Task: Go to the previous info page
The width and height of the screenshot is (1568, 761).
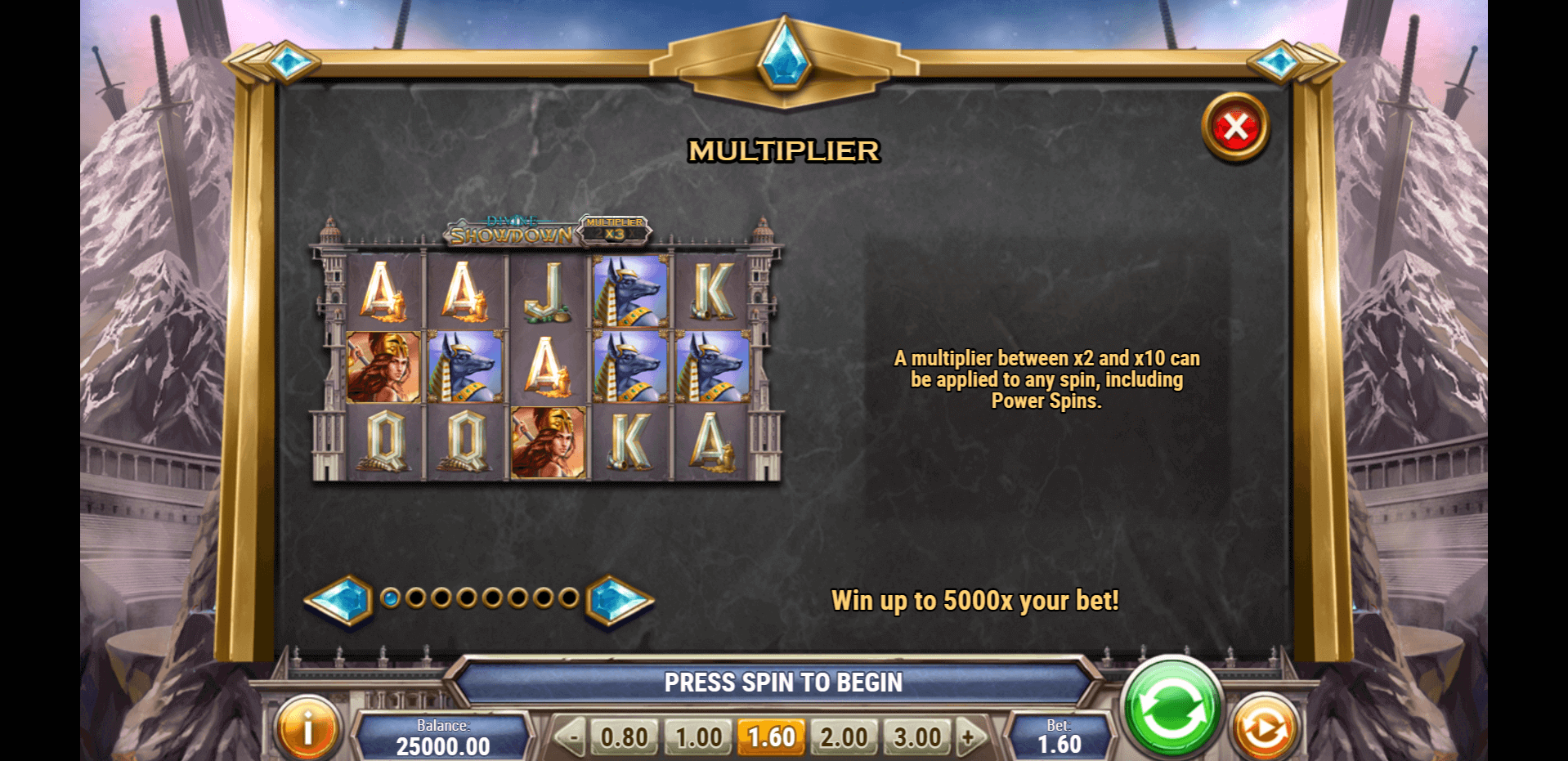Action: click(x=338, y=600)
